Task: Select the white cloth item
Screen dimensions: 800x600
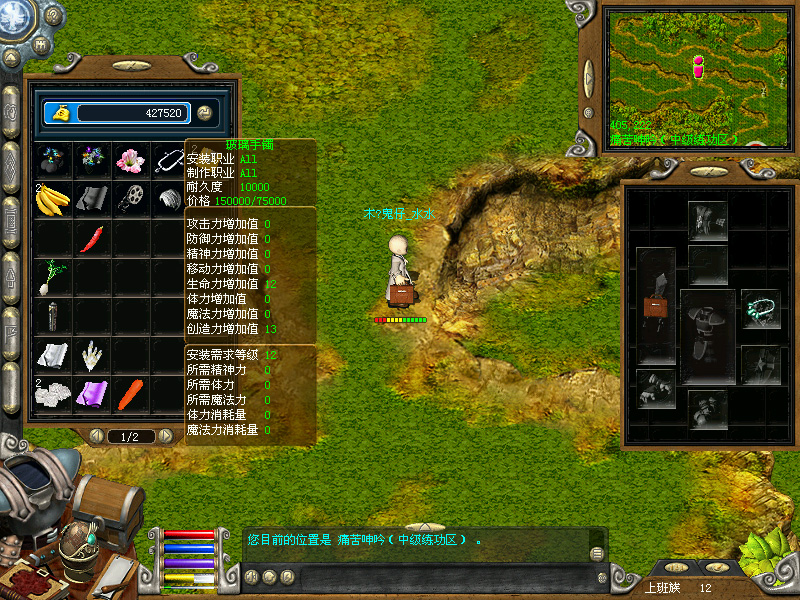Action: (52, 354)
